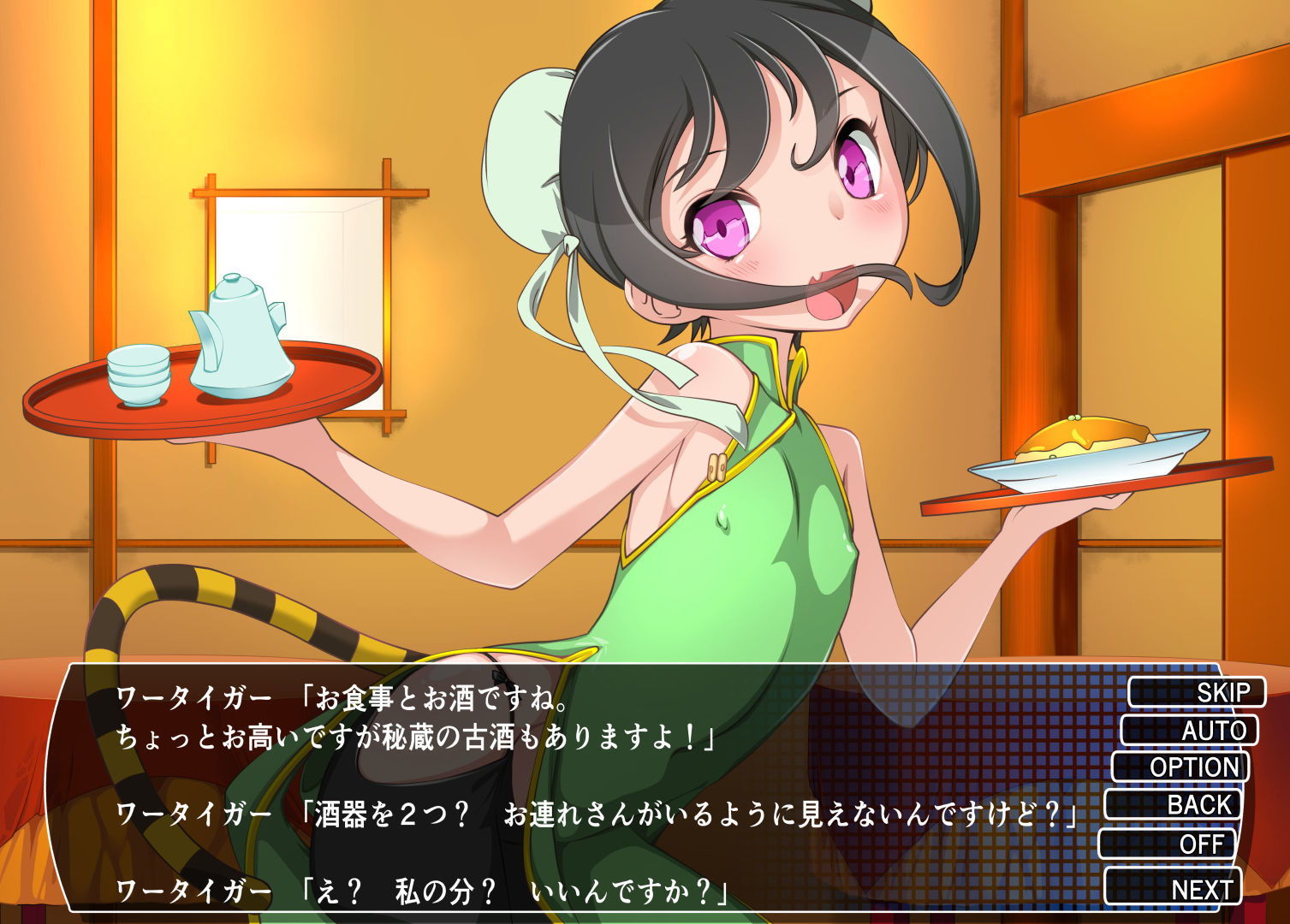Click the teapot on the red tray
The image size is (1290, 924).
242,334
